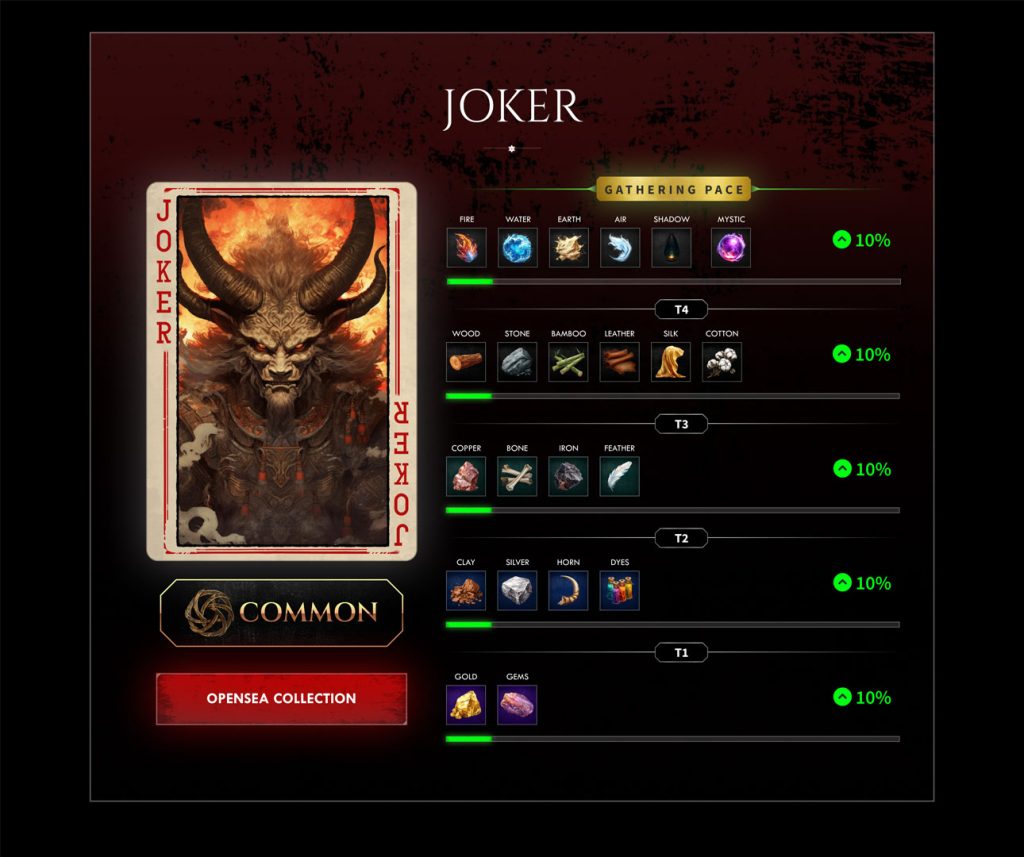The image size is (1024, 857).
Task: Choose the Leather resource icon
Action: [620, 362]
